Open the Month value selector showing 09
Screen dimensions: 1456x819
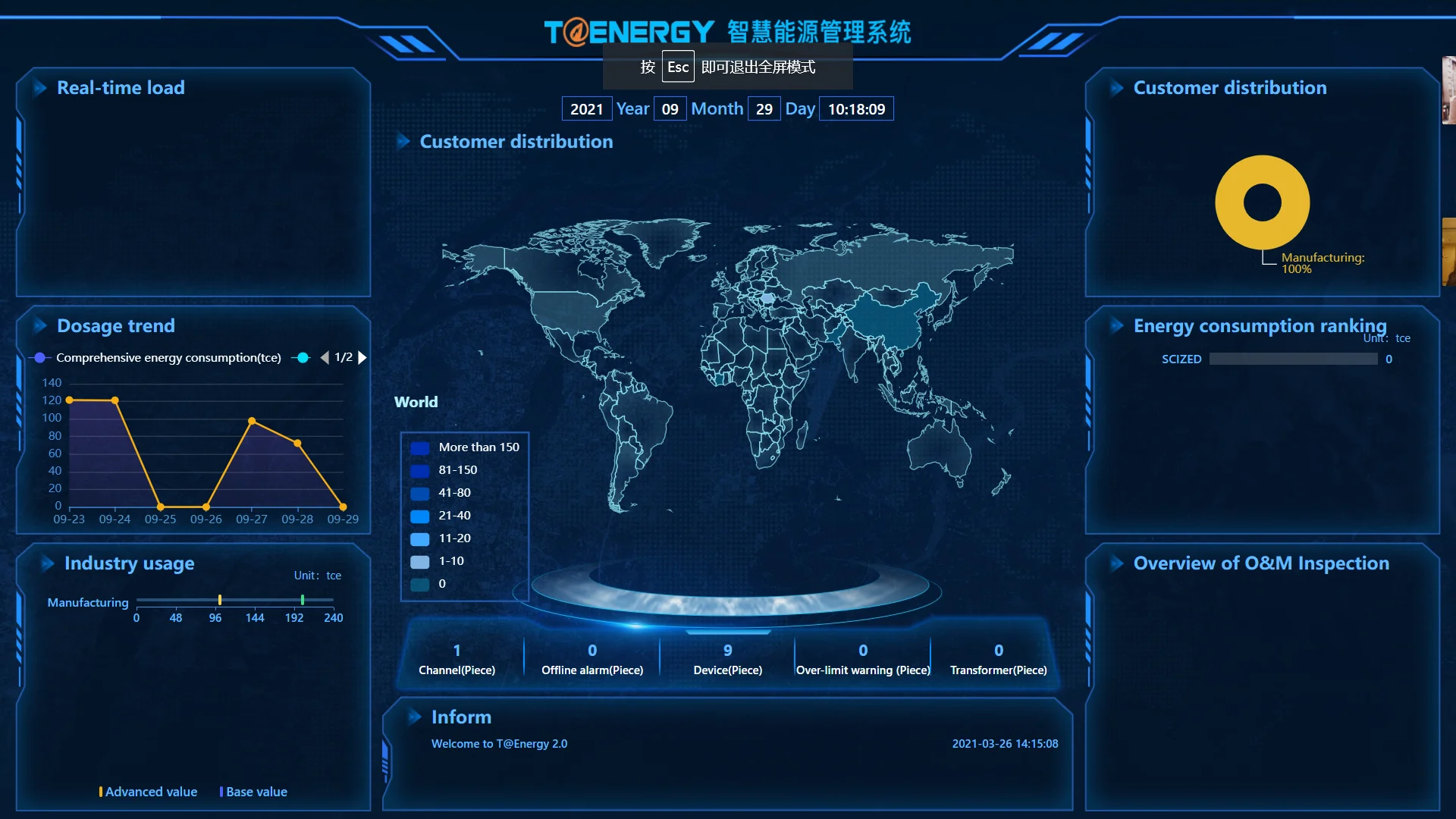click(x=670, y=108)
